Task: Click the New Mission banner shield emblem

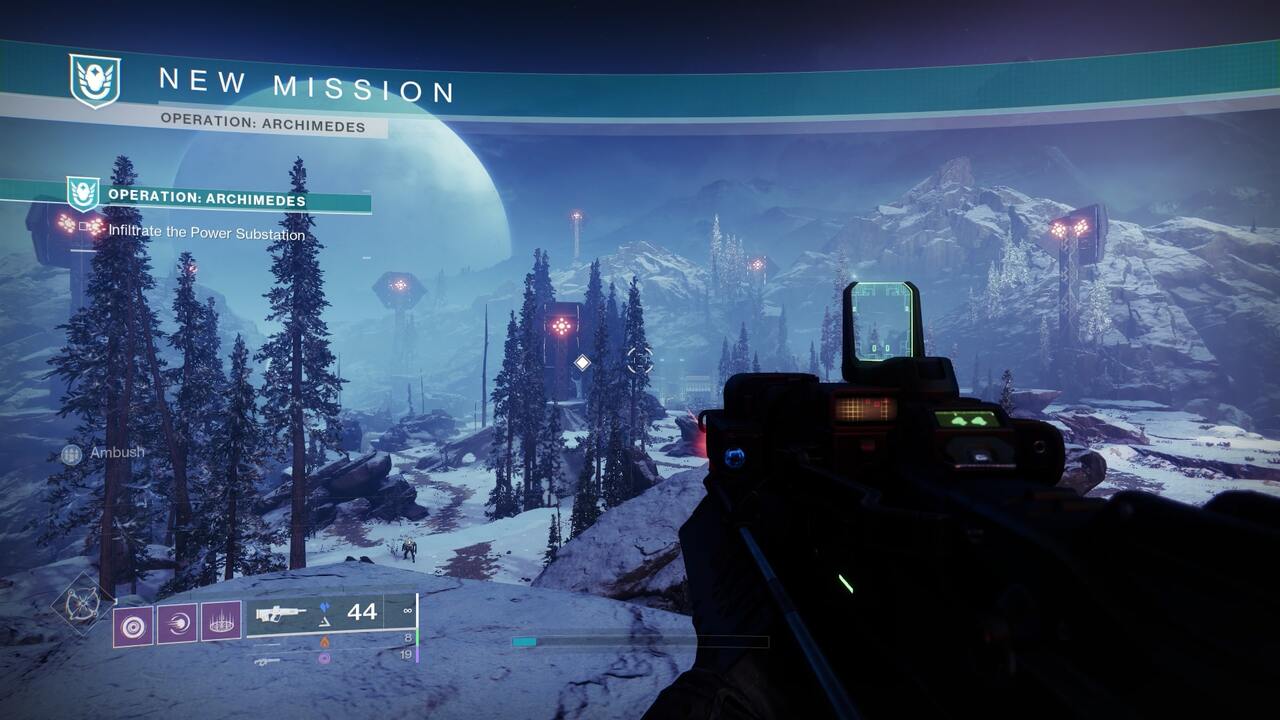Action: coord(95,81)
